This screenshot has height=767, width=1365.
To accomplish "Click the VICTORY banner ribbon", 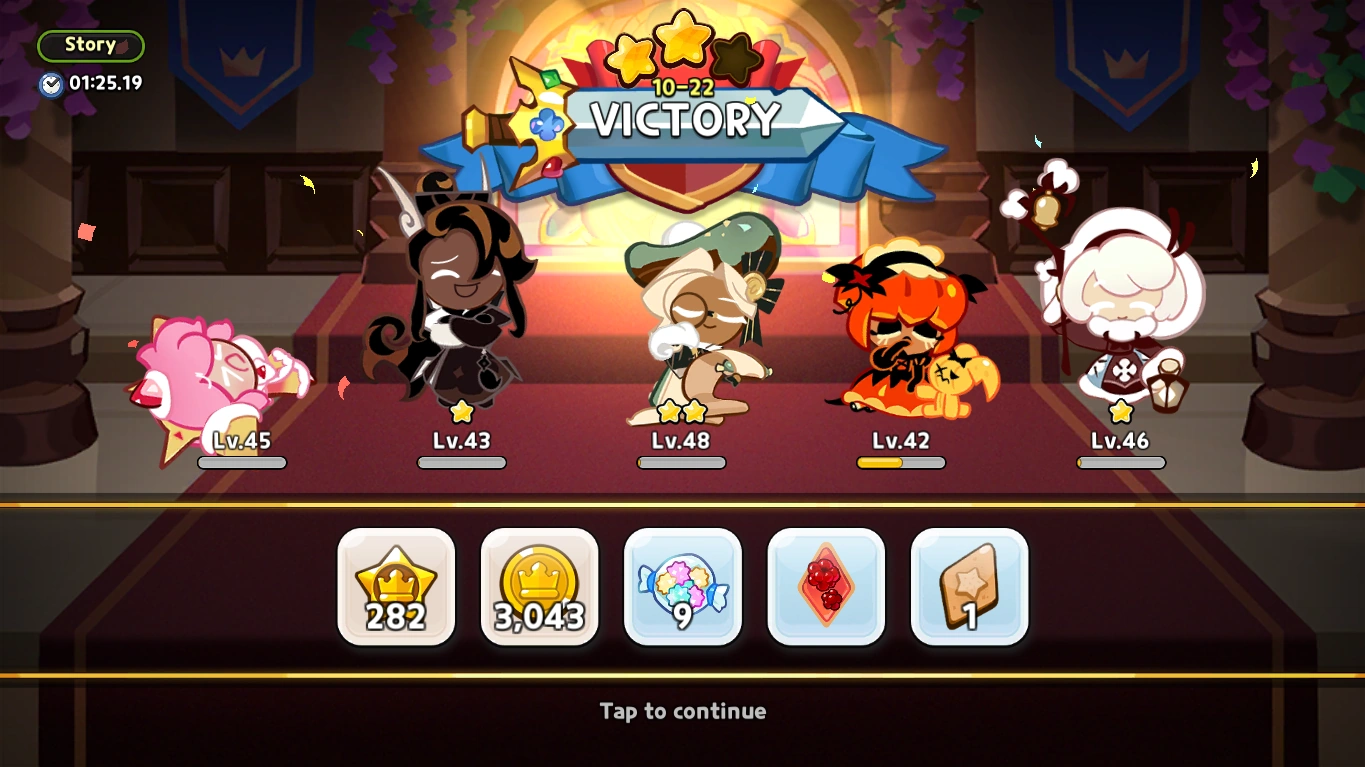I will pyautogui.click(x=683, y=120).
